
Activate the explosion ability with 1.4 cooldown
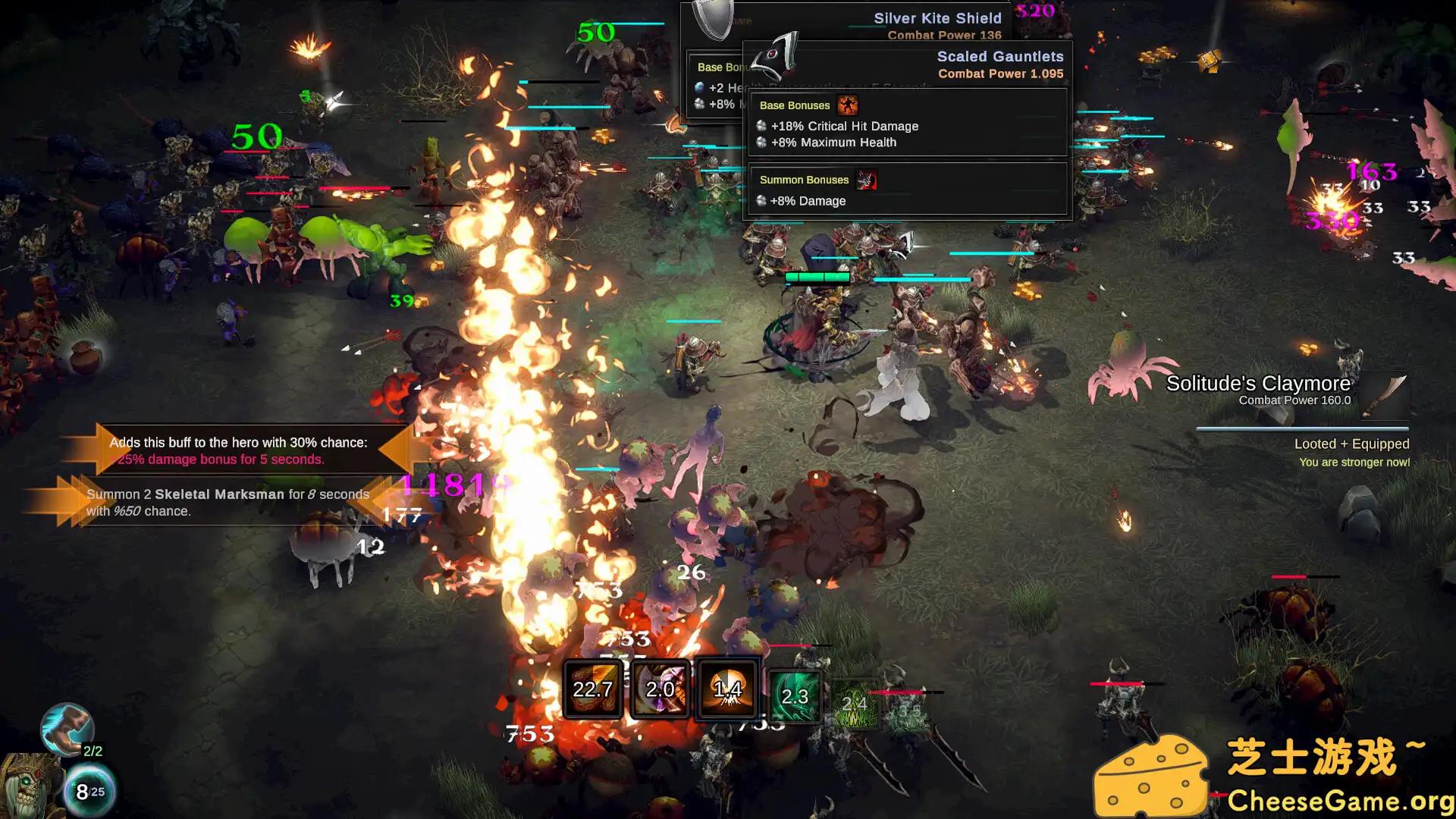pyautogui.click(x=726, y=689)
